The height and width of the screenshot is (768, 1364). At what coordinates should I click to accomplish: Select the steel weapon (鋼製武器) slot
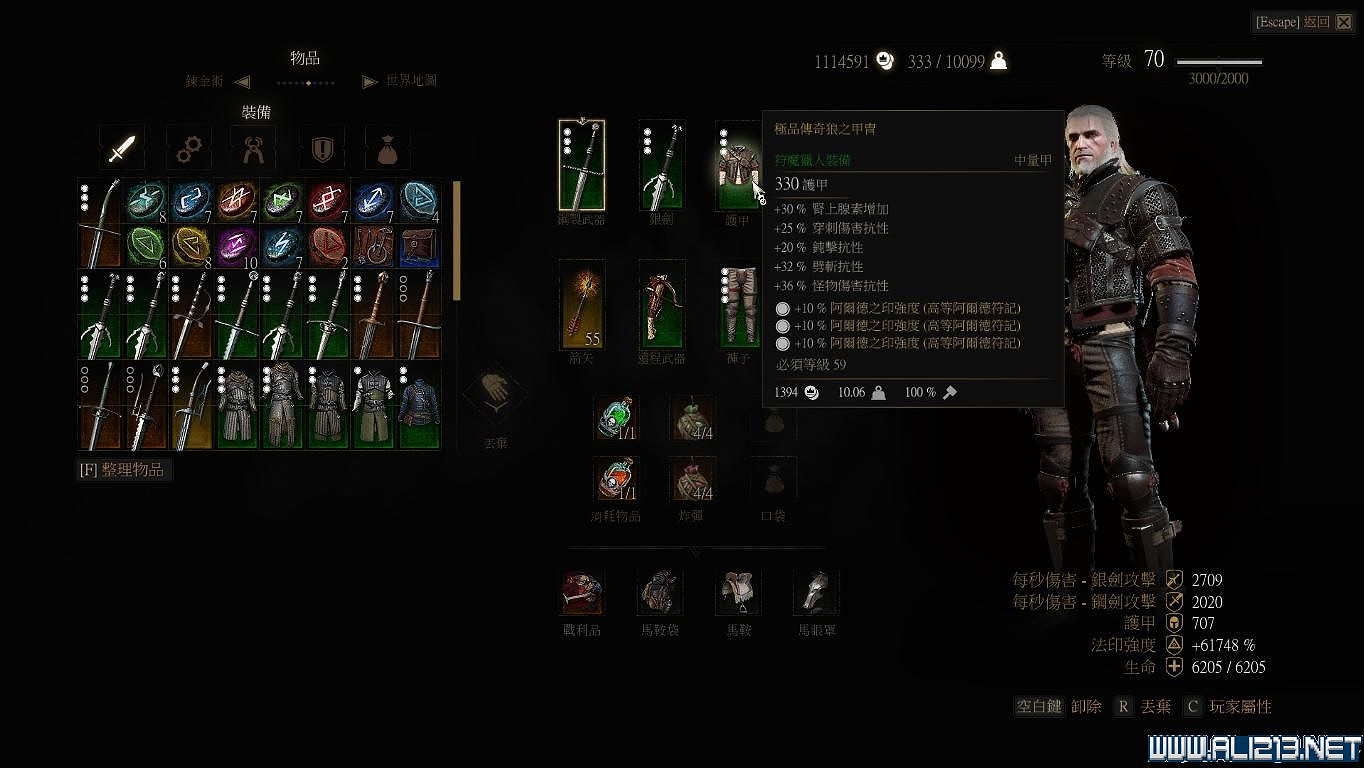click(x=581, y=165)
